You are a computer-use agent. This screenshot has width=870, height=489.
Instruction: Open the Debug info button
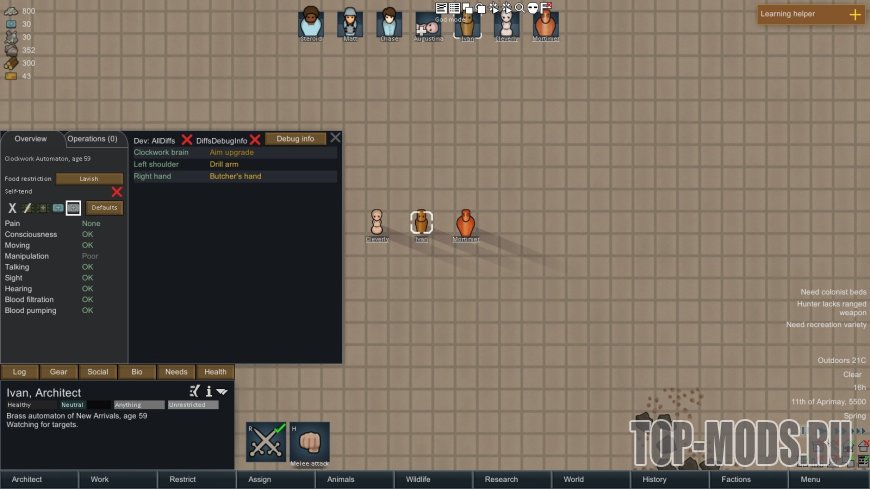pos(295,139)
